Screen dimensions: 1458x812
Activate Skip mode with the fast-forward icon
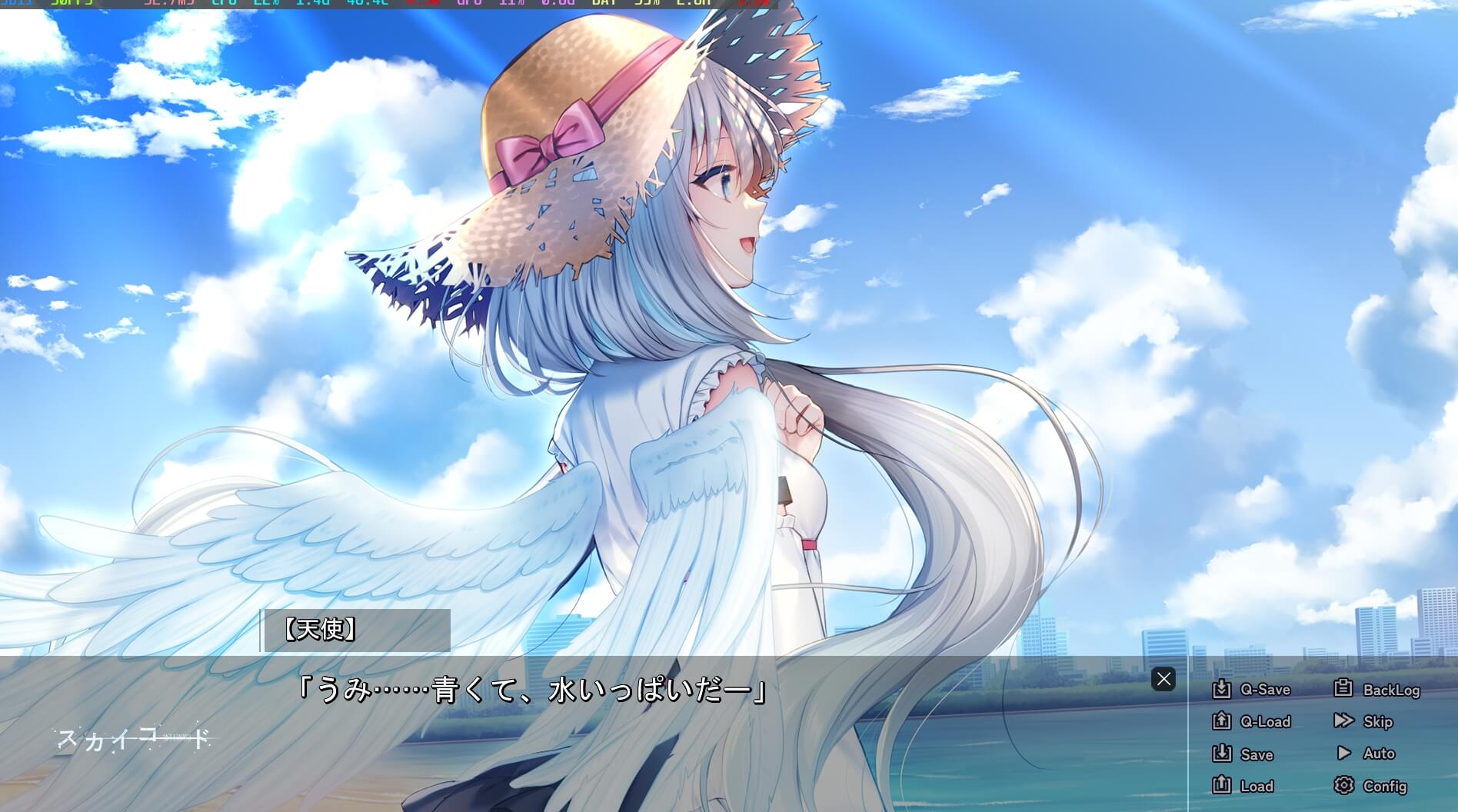[x=1344, y=721]
